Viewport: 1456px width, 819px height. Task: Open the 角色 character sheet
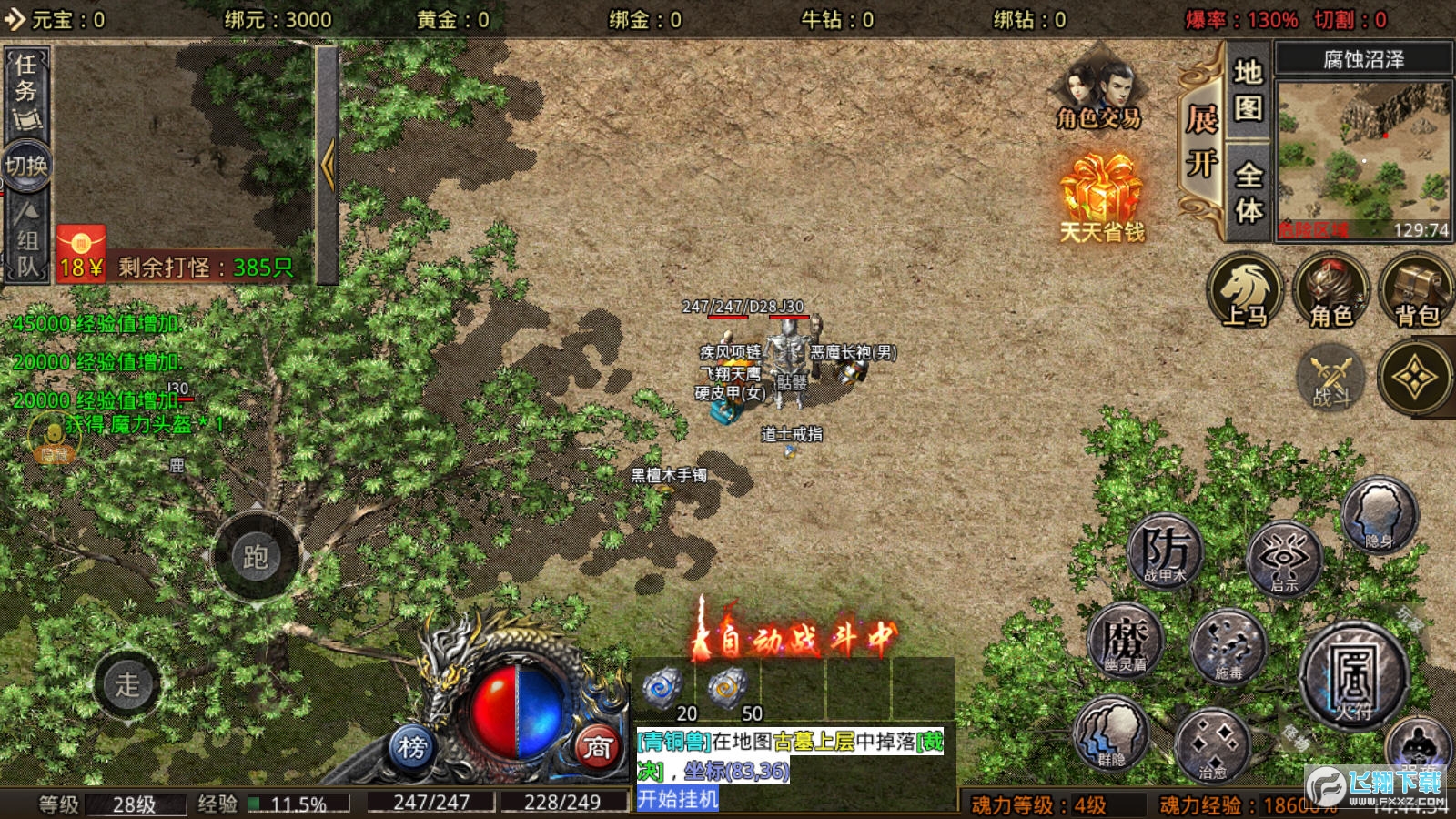coord(1330,291)
